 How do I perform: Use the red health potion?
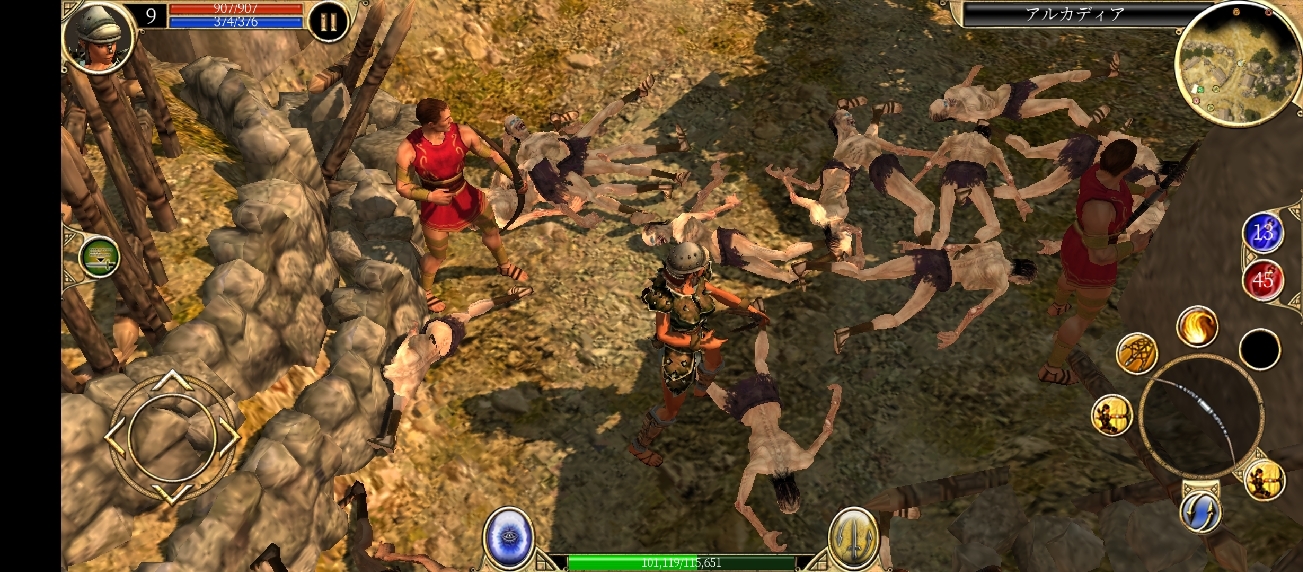[x=1263, y=280]
